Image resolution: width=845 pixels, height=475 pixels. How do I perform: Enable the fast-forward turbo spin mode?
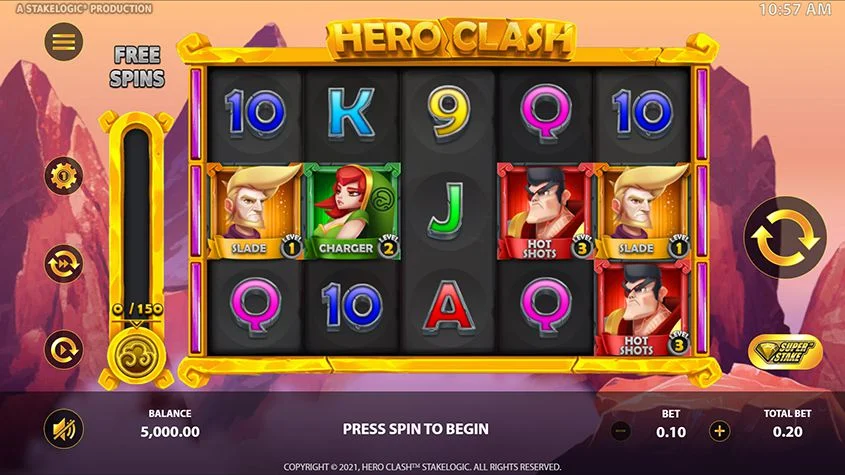(x=63, y=263)
